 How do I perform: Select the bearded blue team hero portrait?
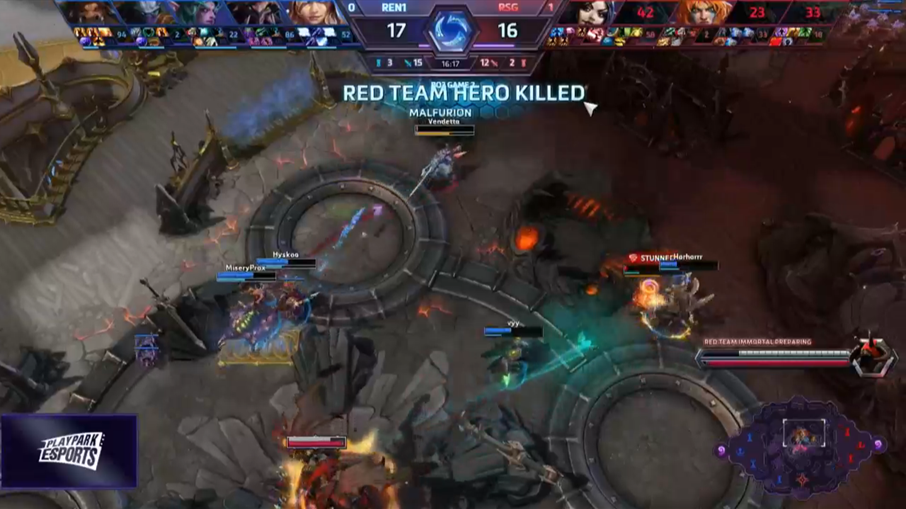[88, 13]
